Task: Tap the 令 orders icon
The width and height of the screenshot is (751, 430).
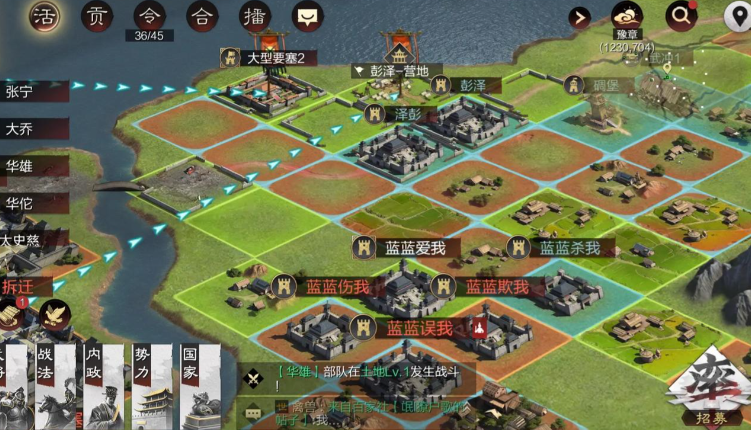Action: click(x=148, y=17)
